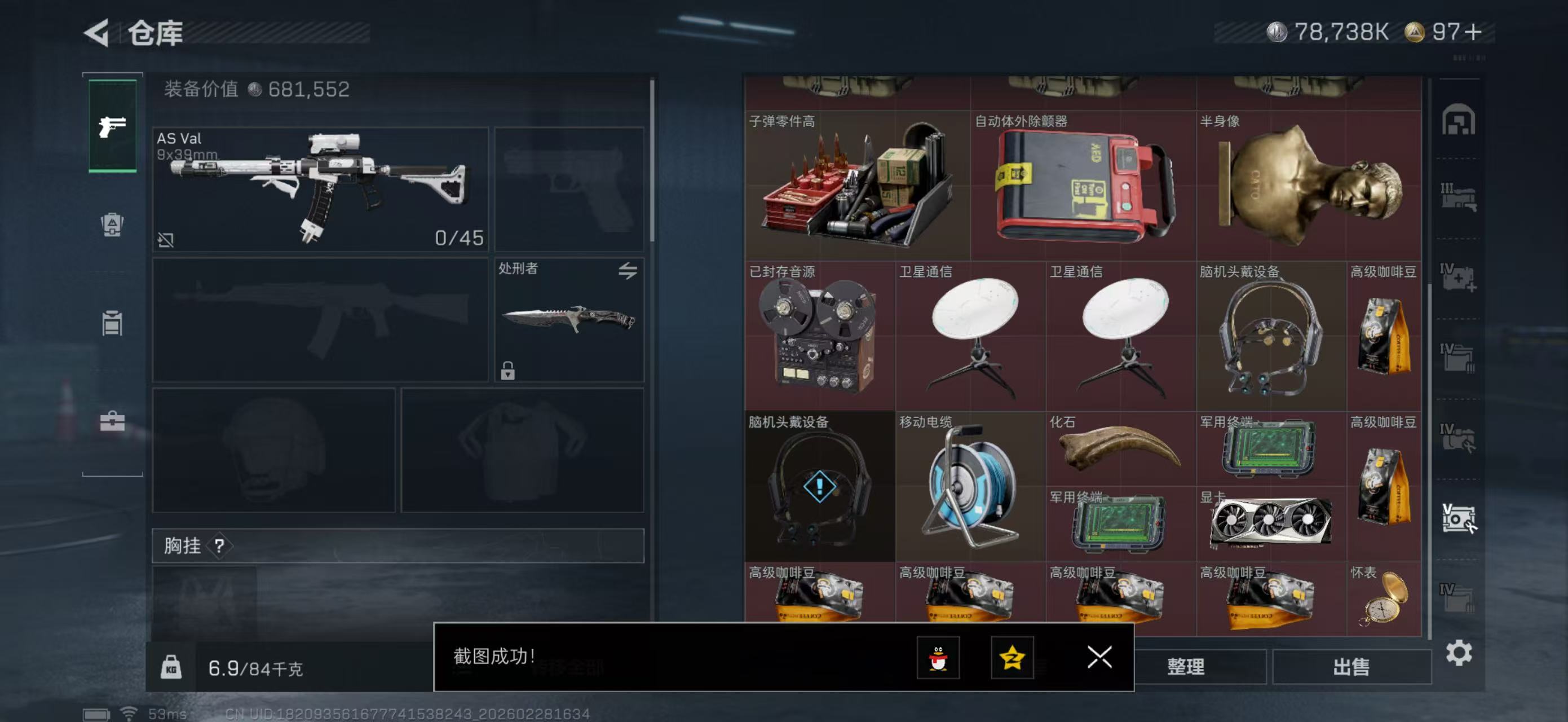Go back from the 仓库 warehouse screen
This screenshot has width=1568, height=722.
coord(98,32)
